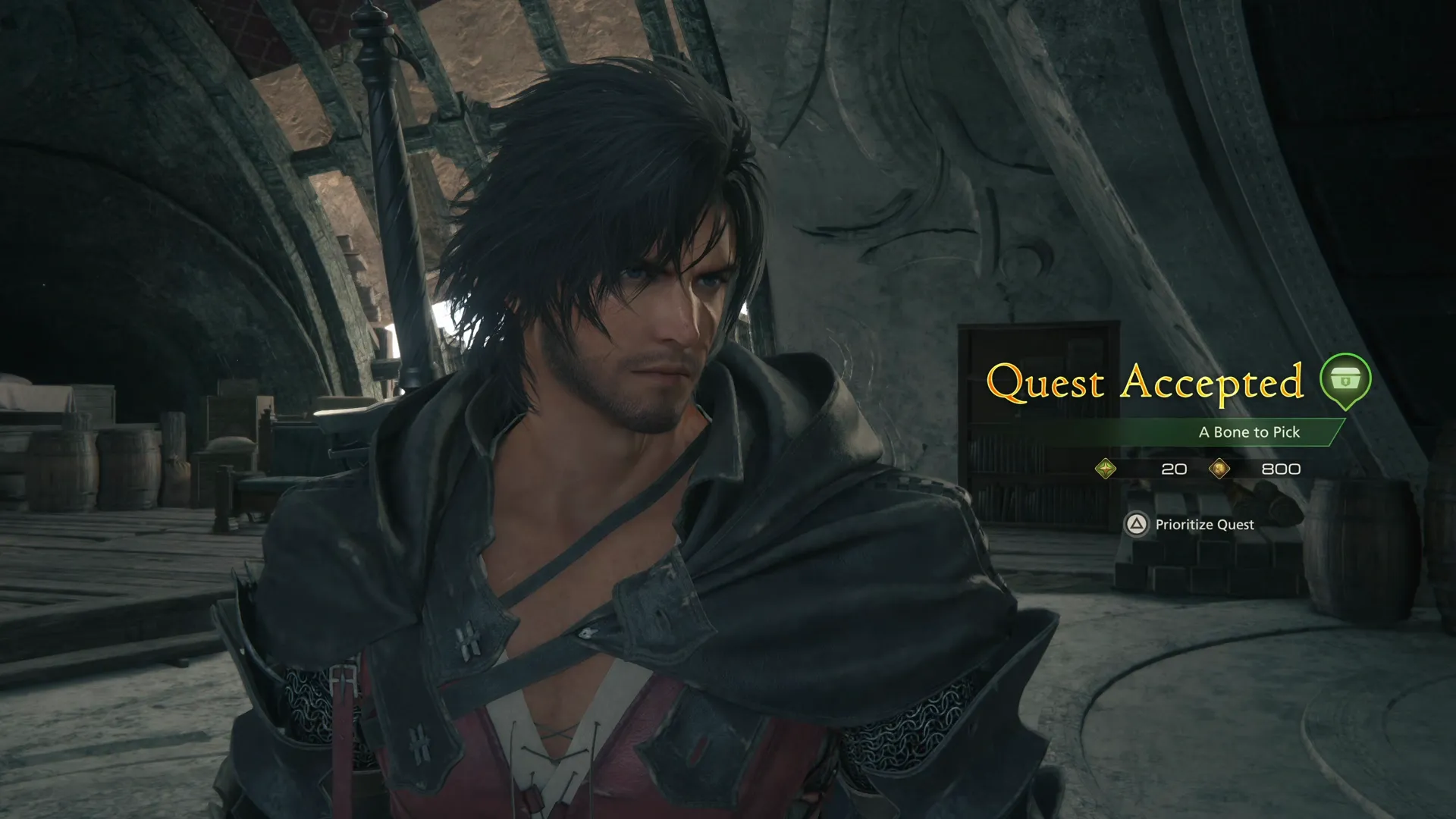Select the circular button icon beside Prioritize Quest

click(x=1136, y=525)
